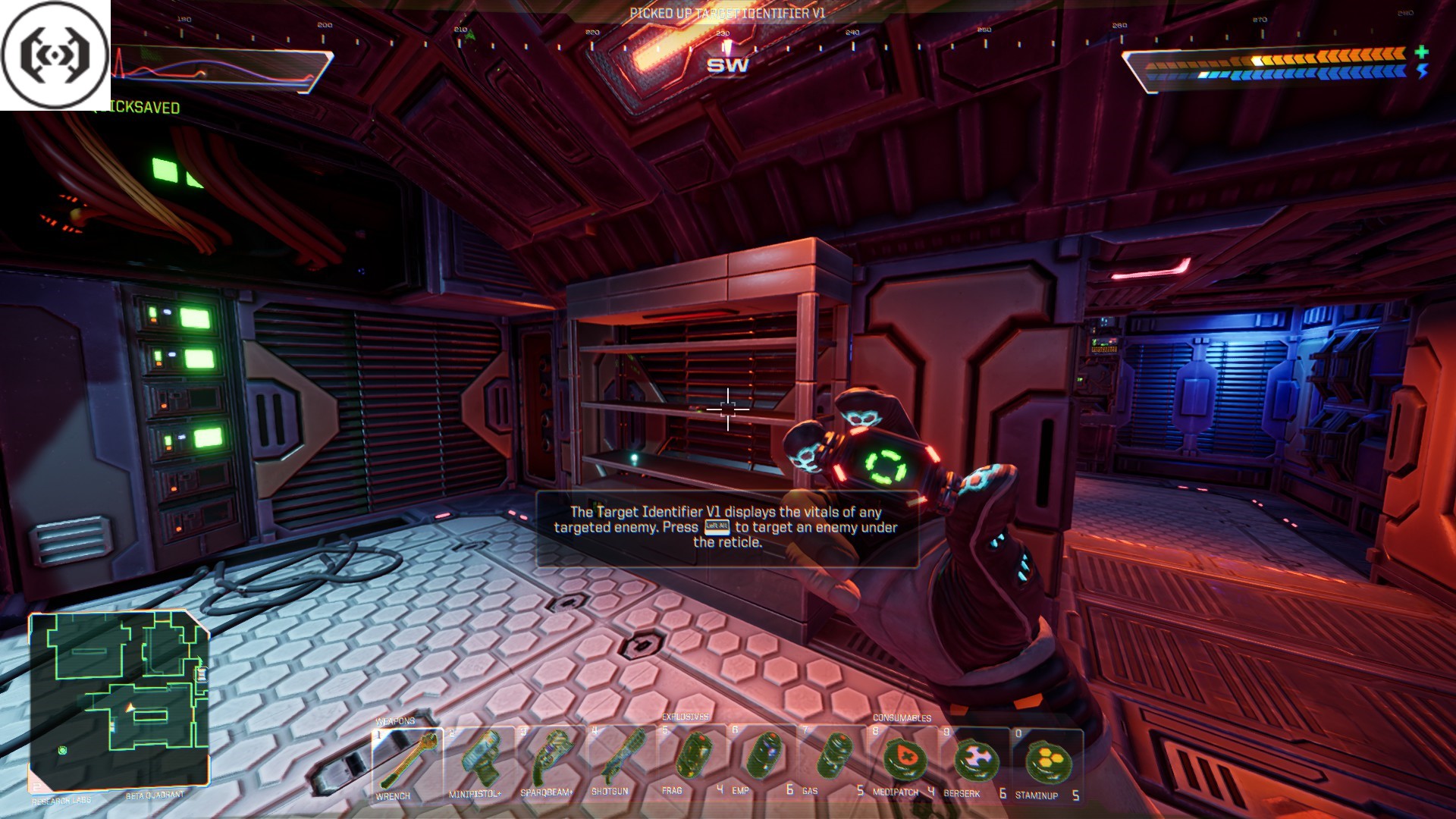The height and width of the screenshot is (819, 1456).
Task: Use the Staminup consumable slot
Action: tap(1046, 761)
